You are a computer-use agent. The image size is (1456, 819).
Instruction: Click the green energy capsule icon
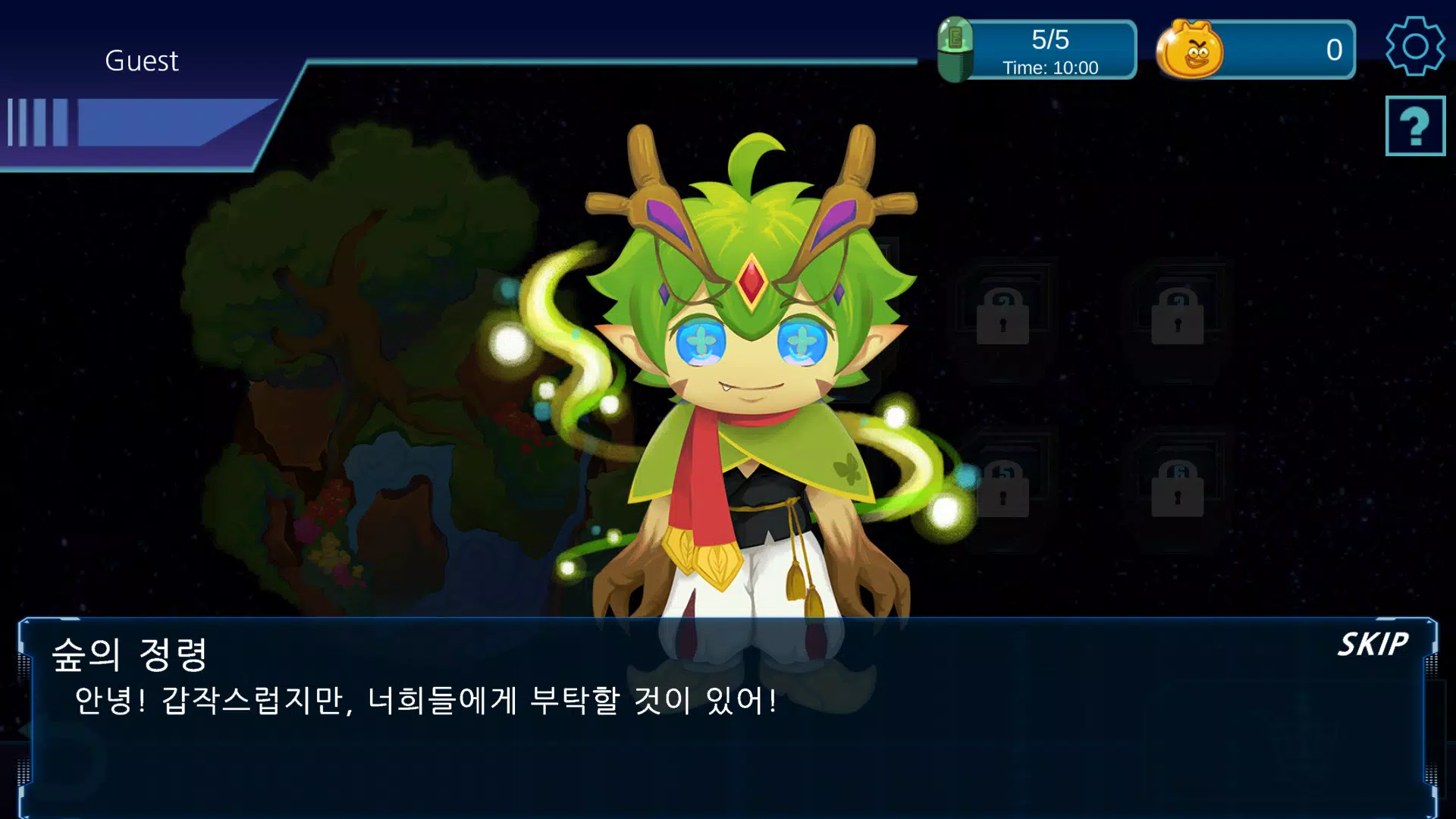[957, 49]
